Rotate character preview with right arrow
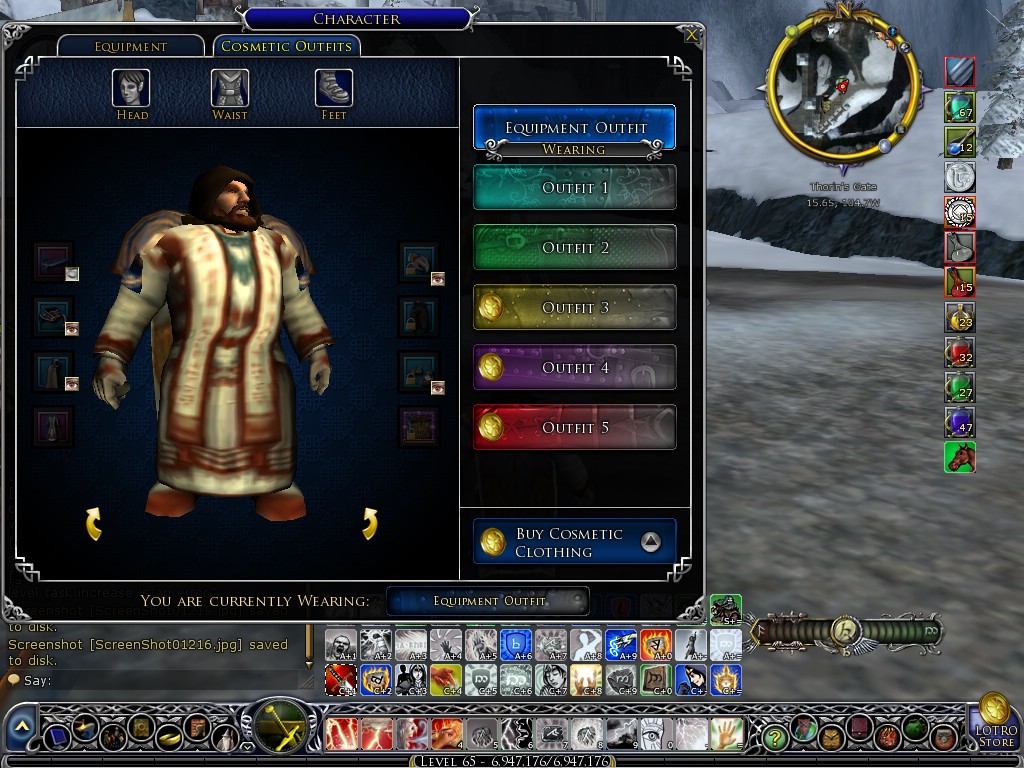This screenshot has width=1024, height=768. [x=369, y=522]
